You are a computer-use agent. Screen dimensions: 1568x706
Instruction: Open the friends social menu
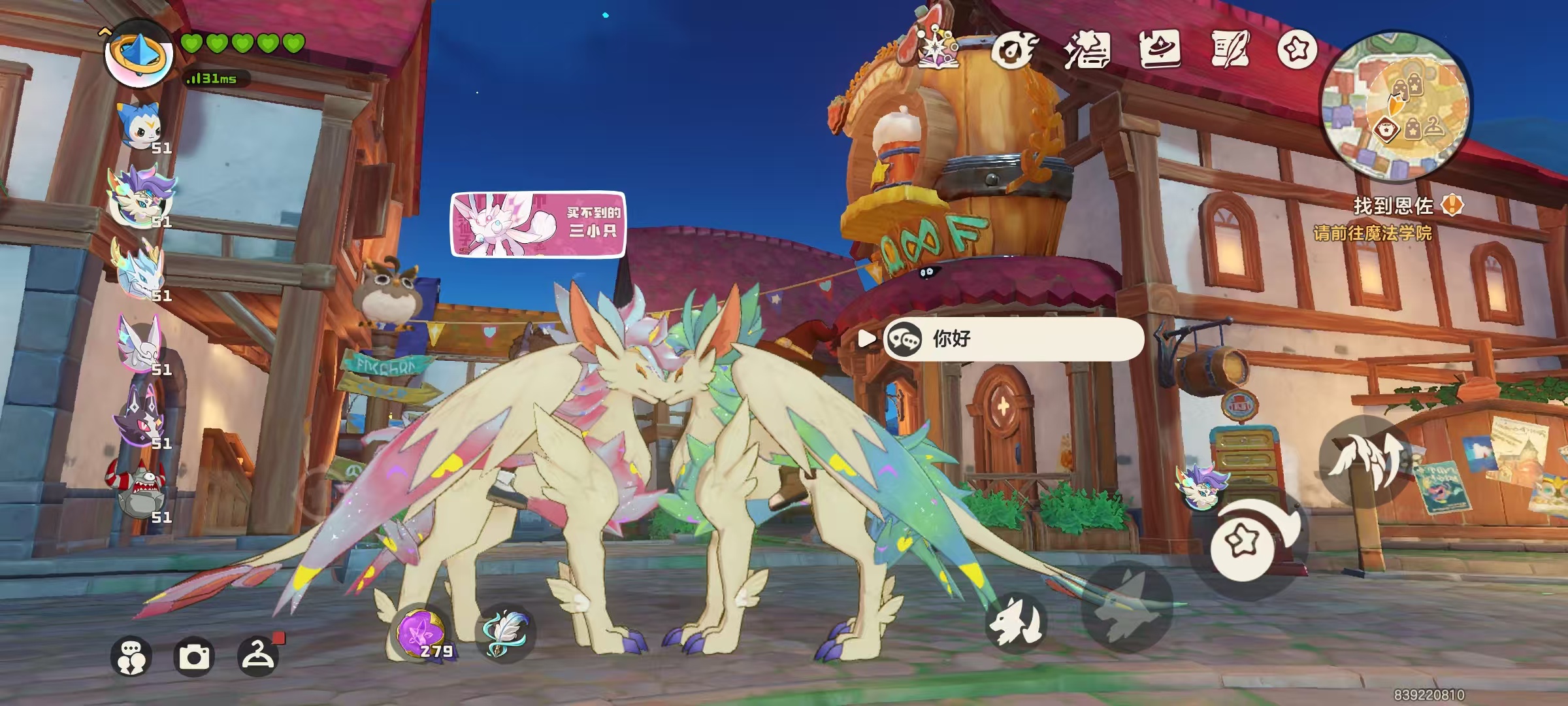tap(131, 656)
